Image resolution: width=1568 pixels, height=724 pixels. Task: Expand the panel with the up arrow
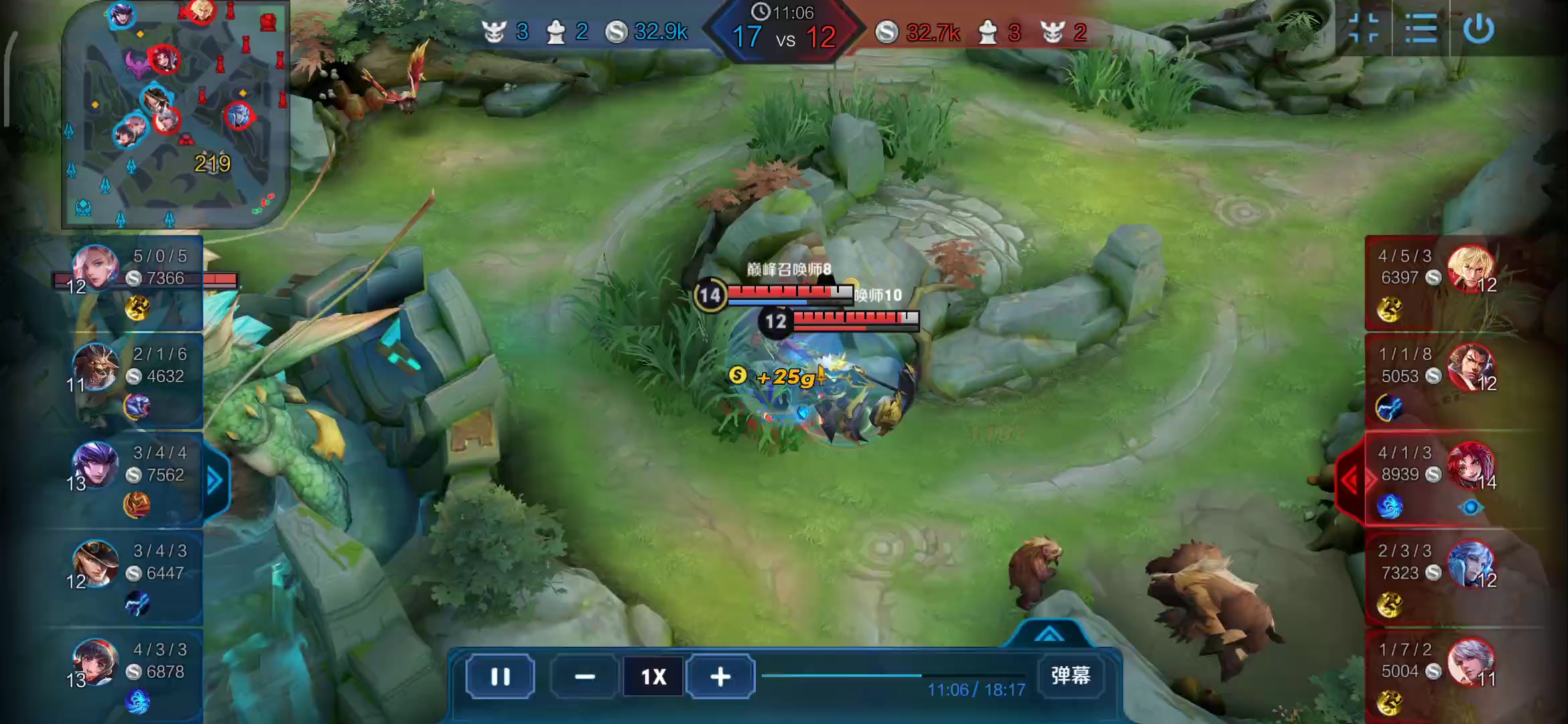pyautogui.click(x=1049, y=634)
